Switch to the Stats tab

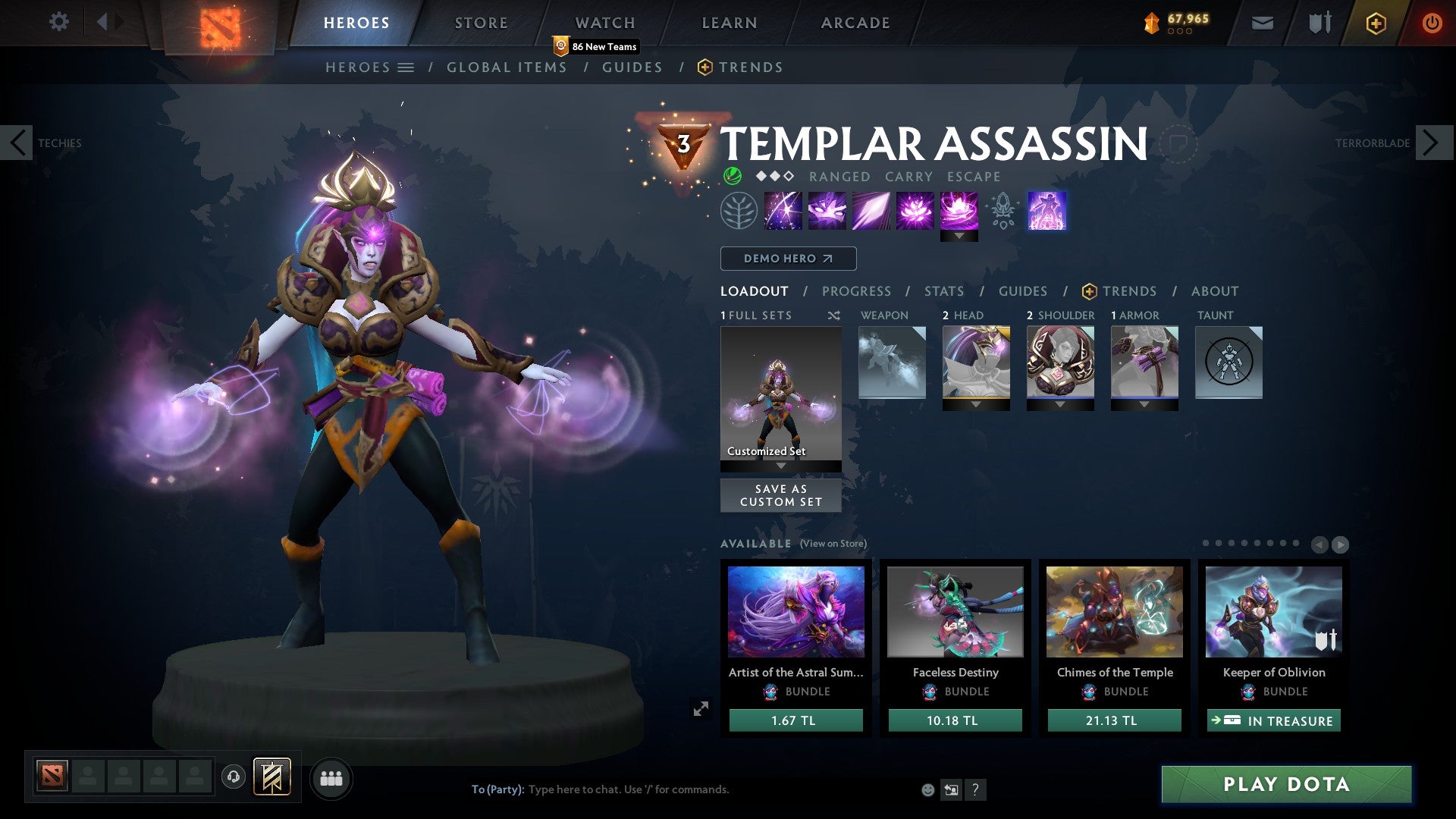(x=943, y=291)
